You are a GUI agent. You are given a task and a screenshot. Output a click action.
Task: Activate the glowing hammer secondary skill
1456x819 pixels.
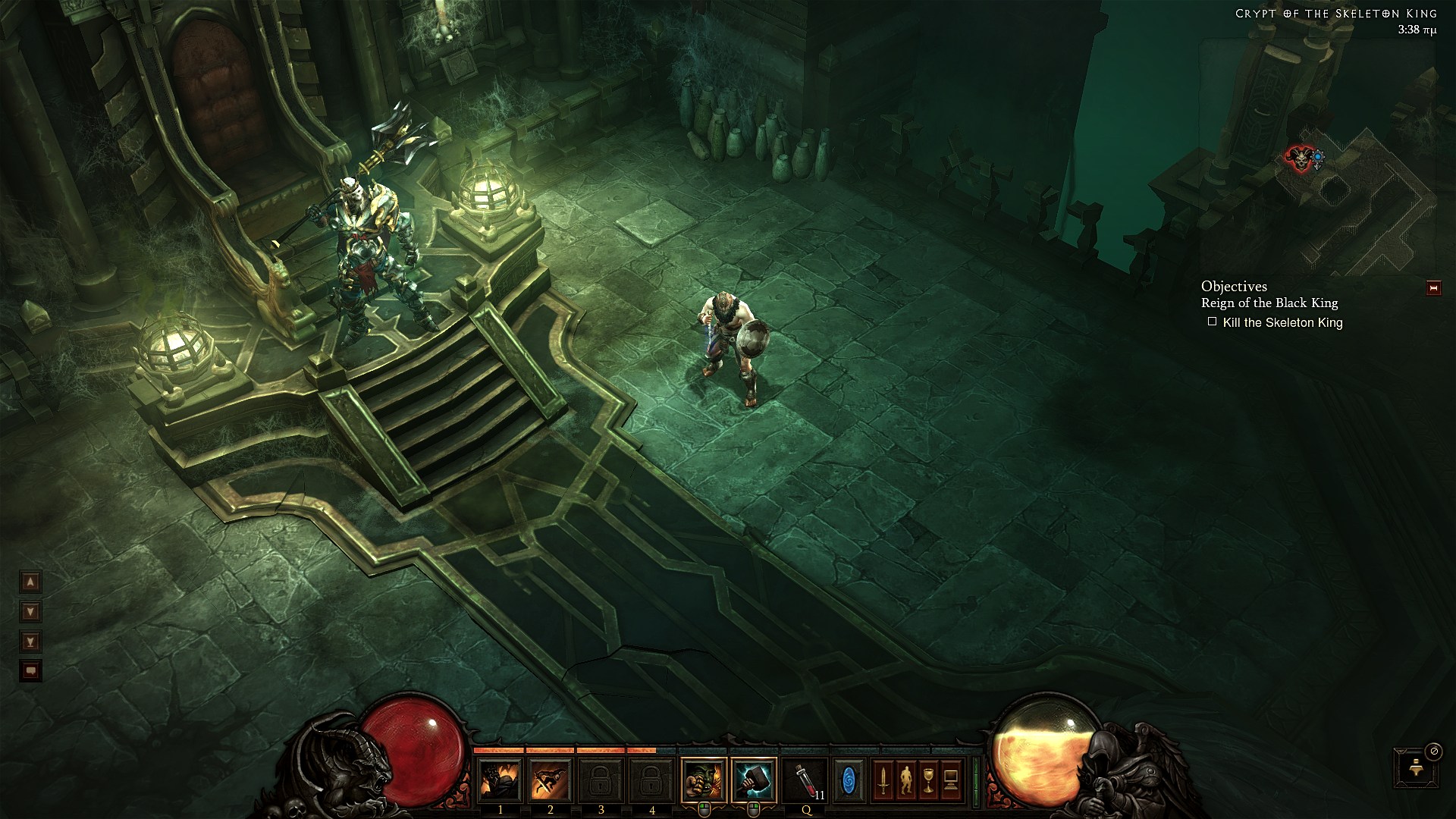[x=754, y=780]
